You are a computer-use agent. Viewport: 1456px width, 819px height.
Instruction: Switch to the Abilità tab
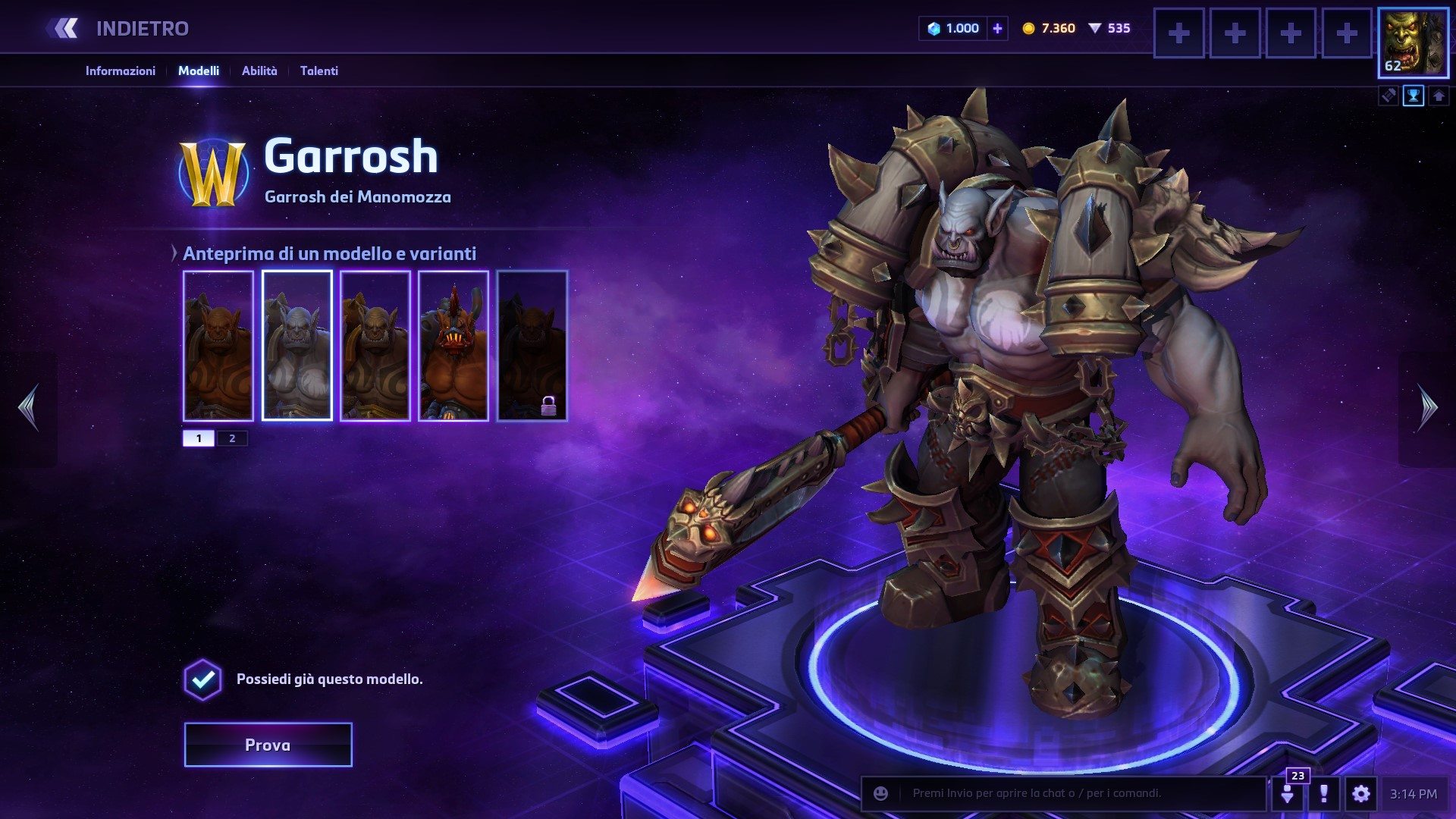click(259, 71)
